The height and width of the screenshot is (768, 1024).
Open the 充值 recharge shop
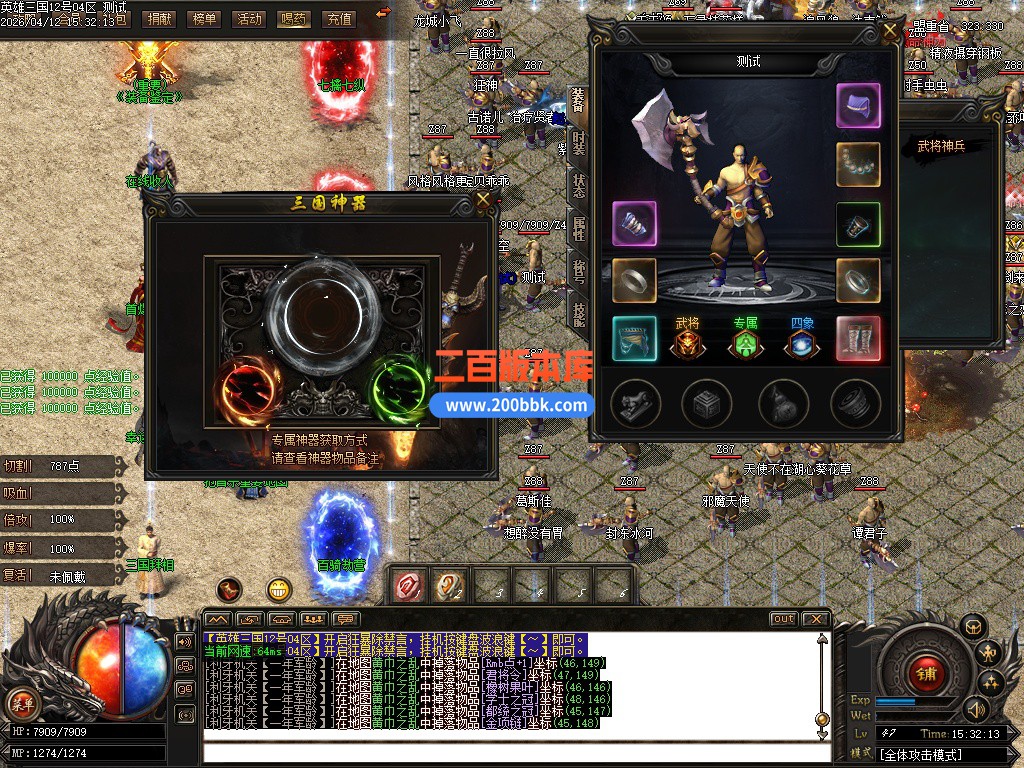(339, 18)
